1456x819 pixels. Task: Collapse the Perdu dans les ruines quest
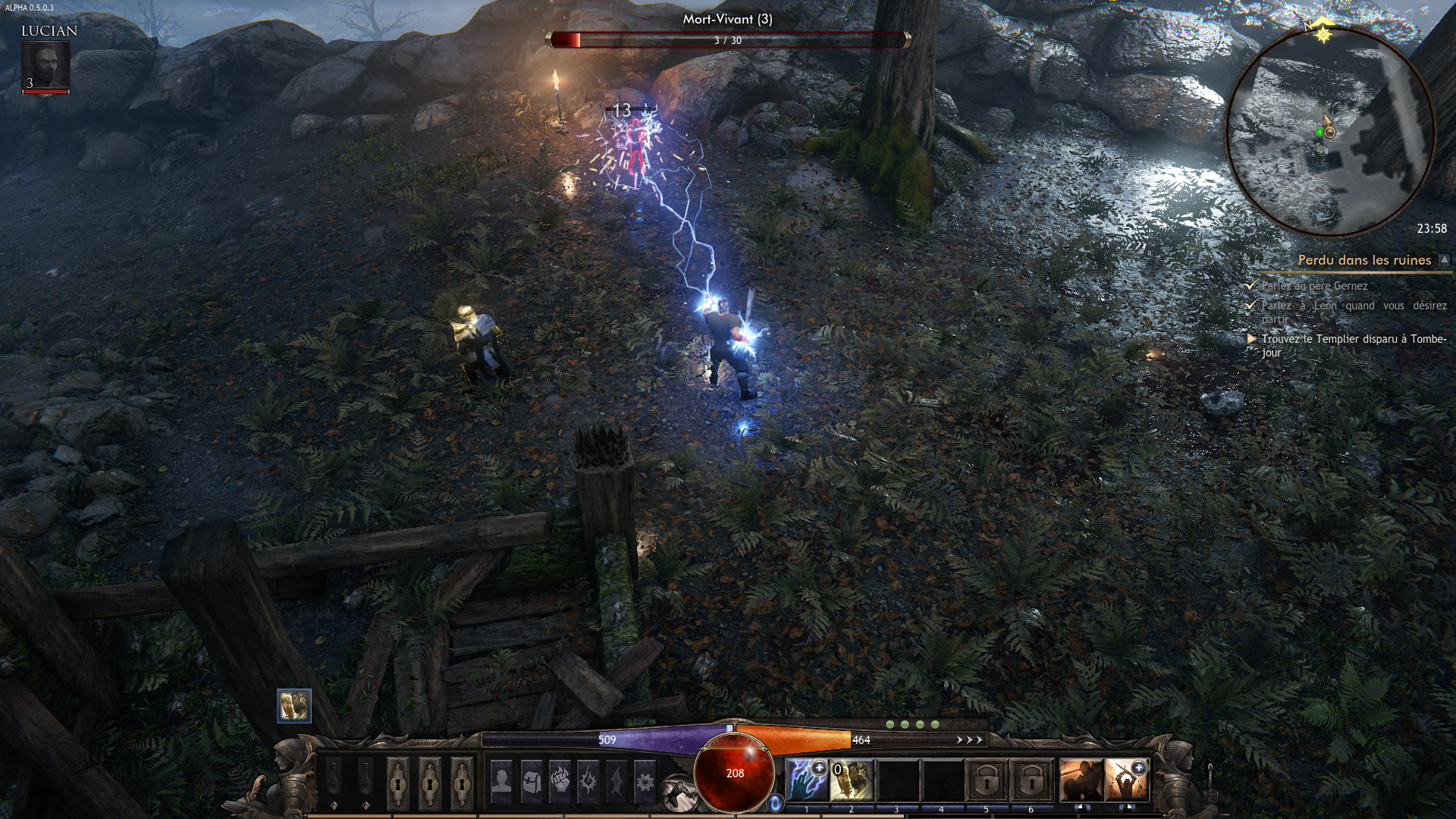tap(1444, 260)
